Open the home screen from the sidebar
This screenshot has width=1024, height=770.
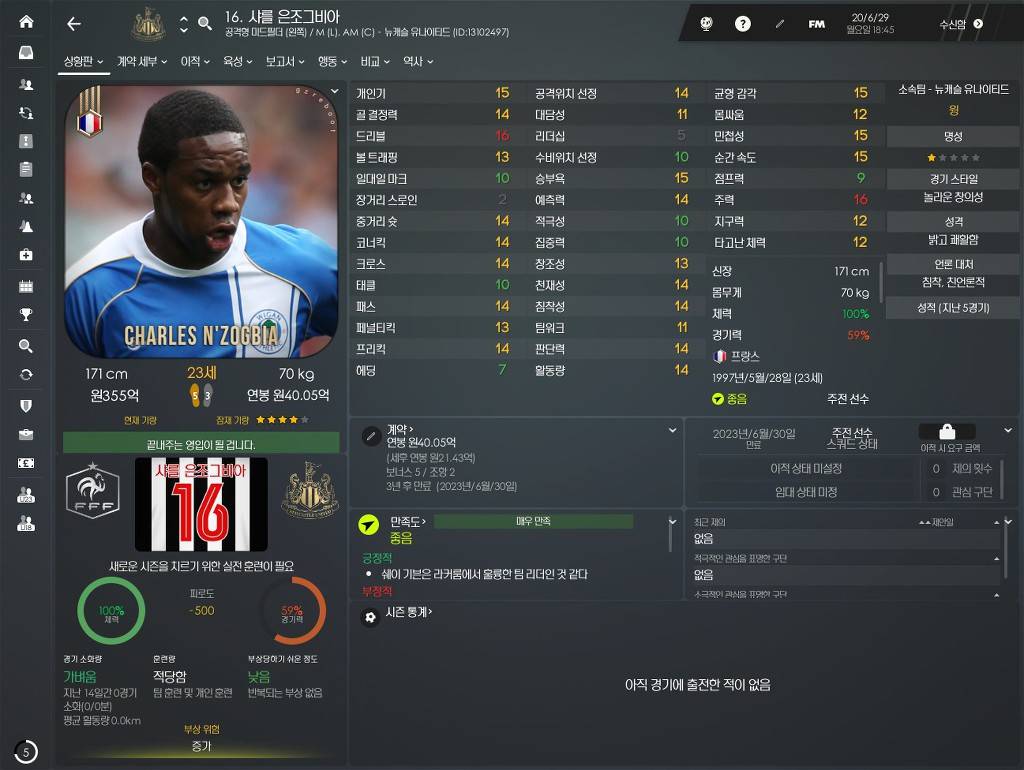pos(26,22)
